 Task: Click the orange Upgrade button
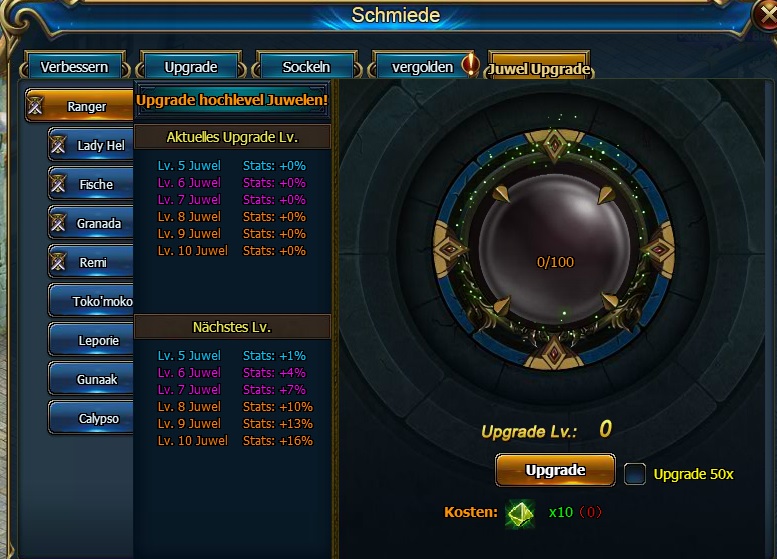[x=555, y=470]
